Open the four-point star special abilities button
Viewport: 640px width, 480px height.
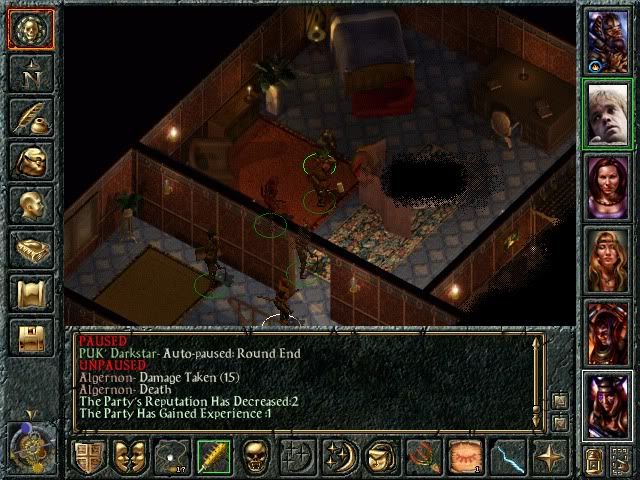[549, 457]
